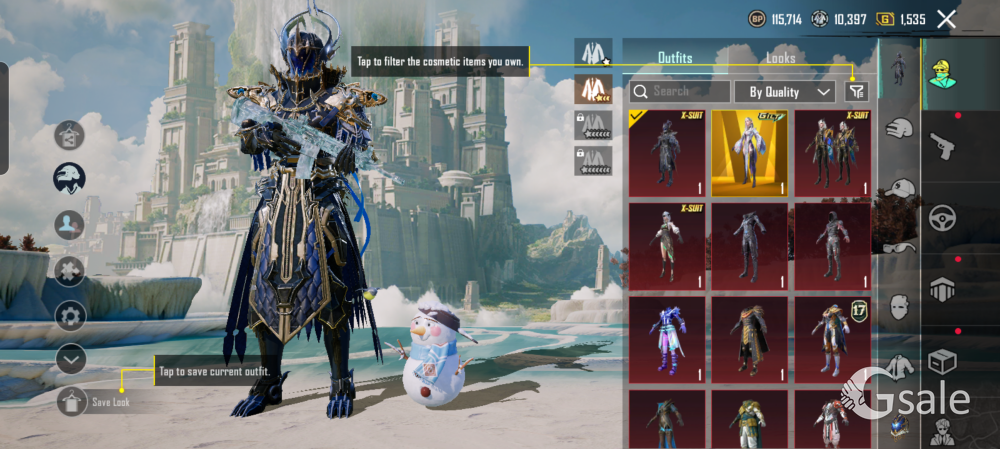This screenshot has width=1000, height=449.
Task: Click the outfit Search field
Action: click(680, 91)
